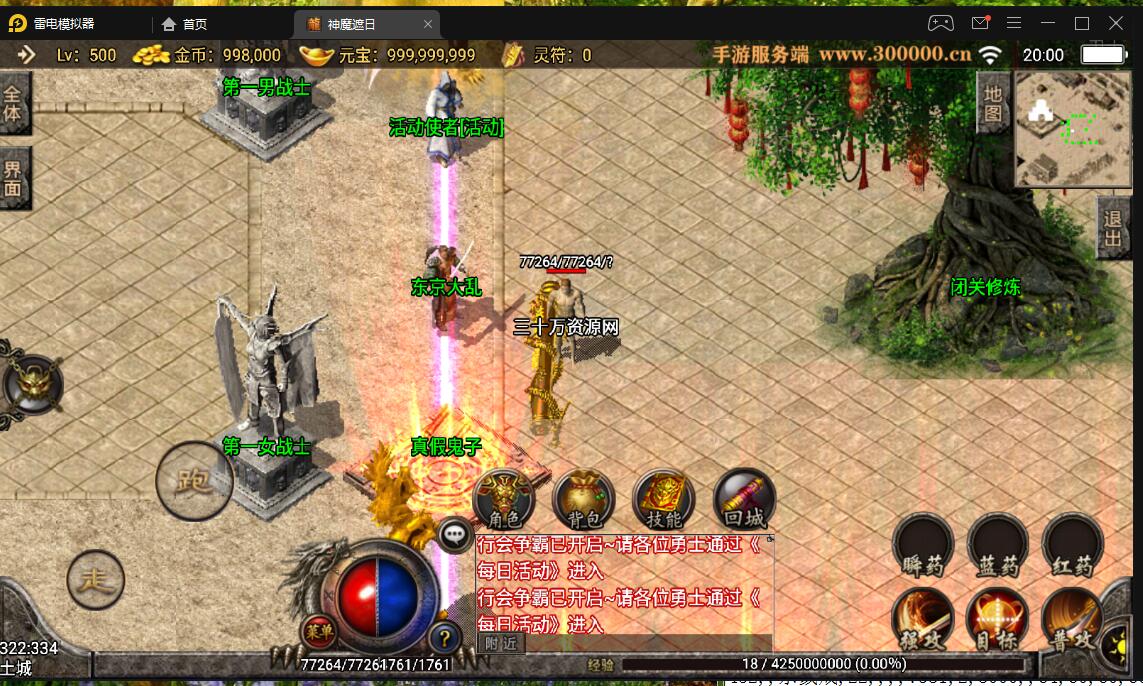Open the red 菜单 menu button
1143x686 pixels.
tap(320, 632)
